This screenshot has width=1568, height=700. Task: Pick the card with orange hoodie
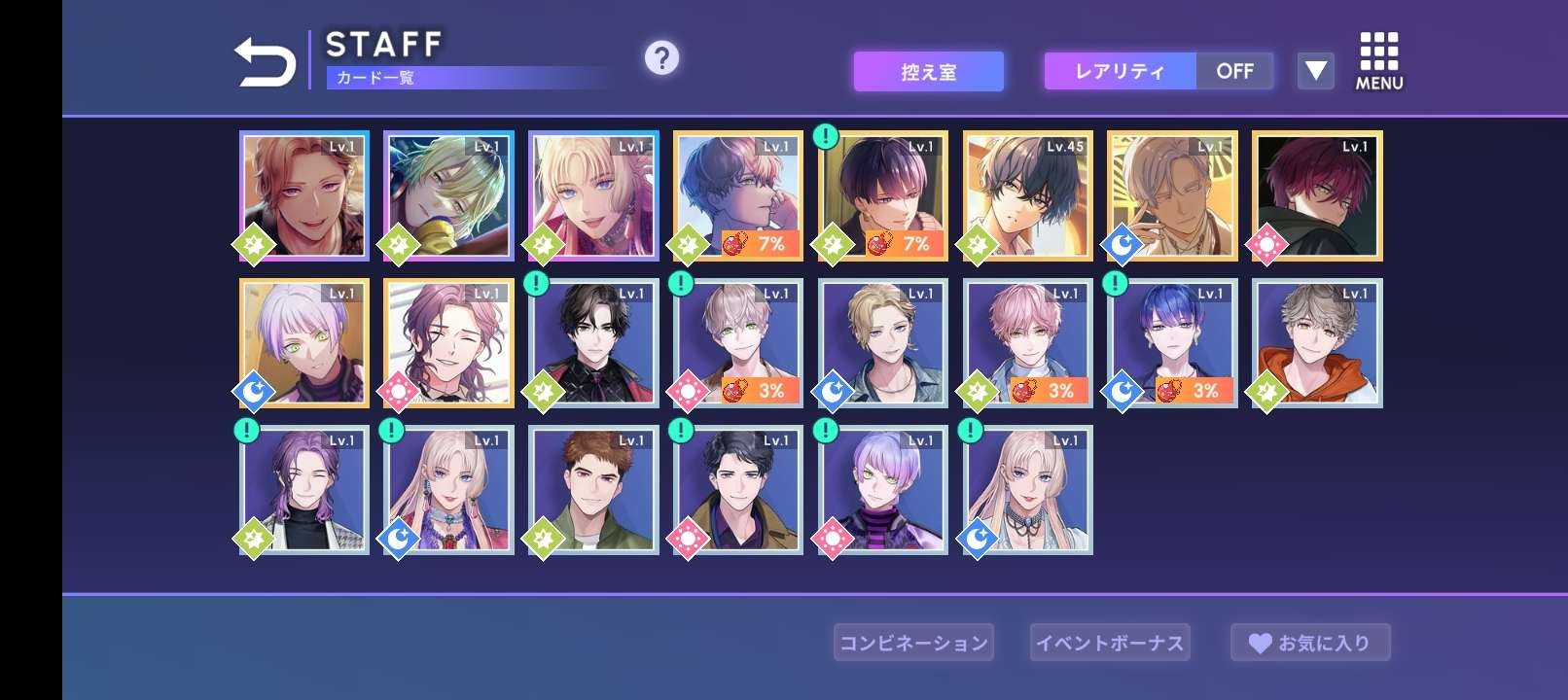pyautogui.click(x=1317, y=343)
